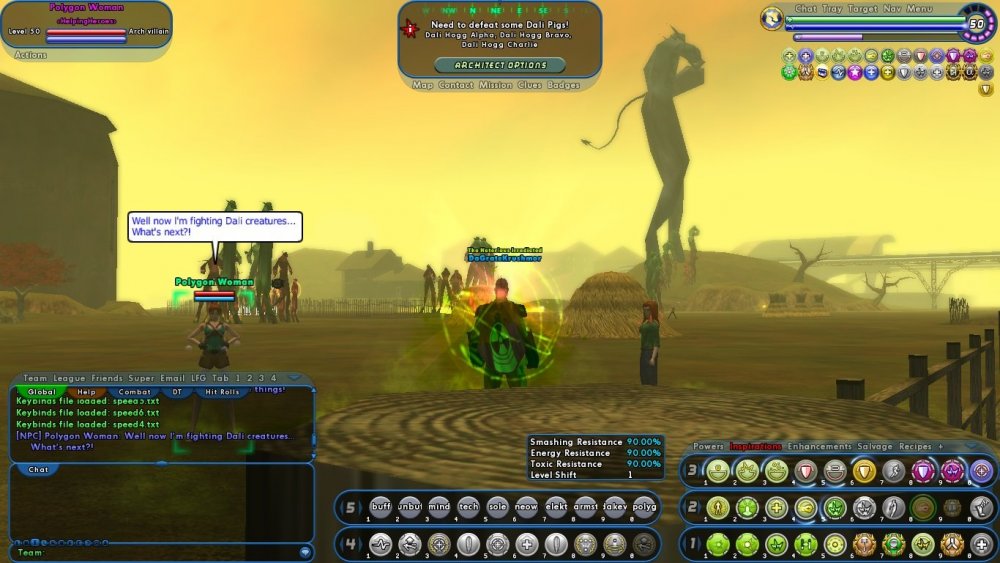
Task: Open the Map from the nav bar
Action: [x=422, y=85]
